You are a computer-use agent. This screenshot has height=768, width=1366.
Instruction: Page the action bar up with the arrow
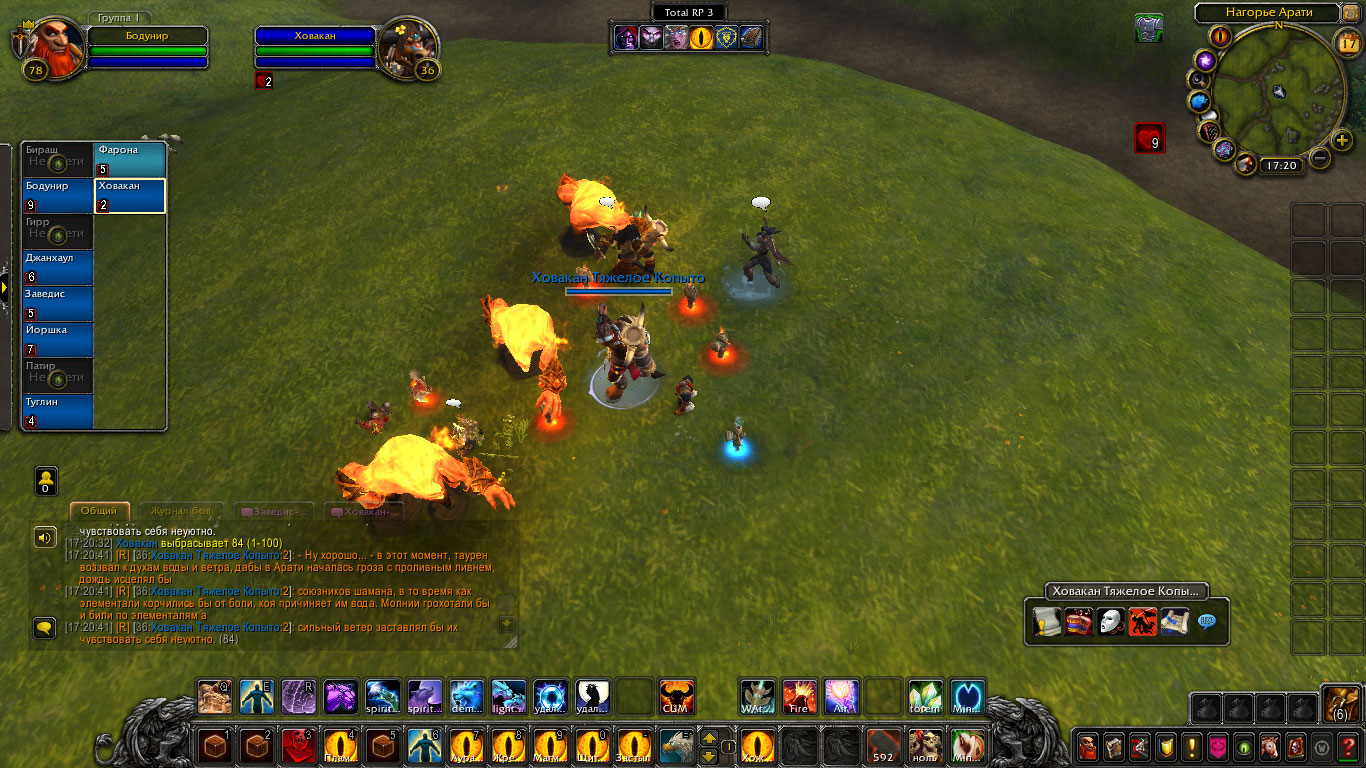pyautogui.click(x=709, y=738)
